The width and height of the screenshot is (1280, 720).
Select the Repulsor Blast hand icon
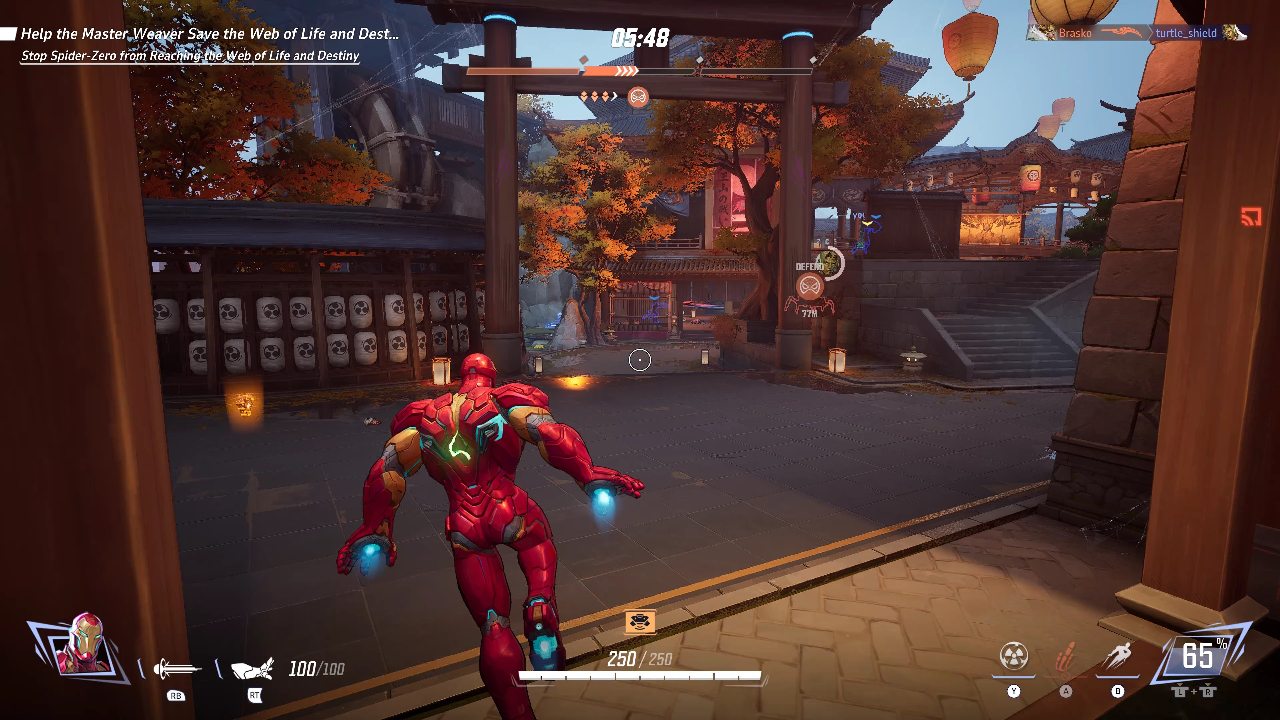point(252,669)
